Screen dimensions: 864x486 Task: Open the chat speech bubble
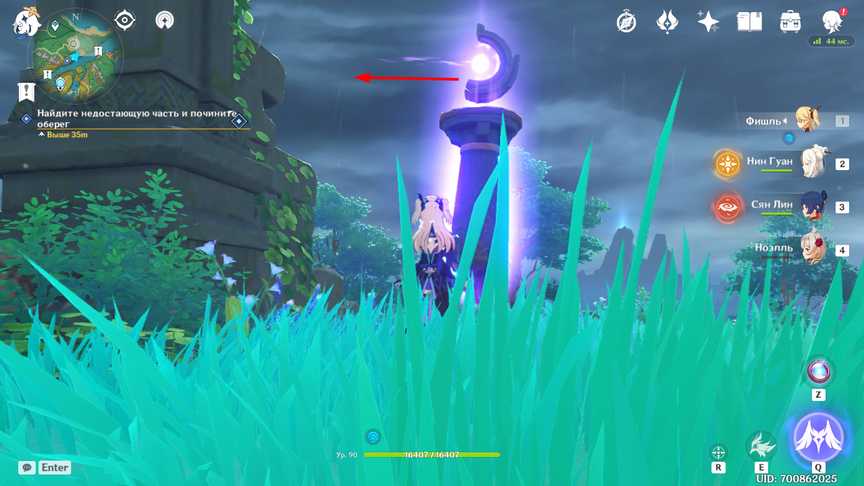pos(27,467)
